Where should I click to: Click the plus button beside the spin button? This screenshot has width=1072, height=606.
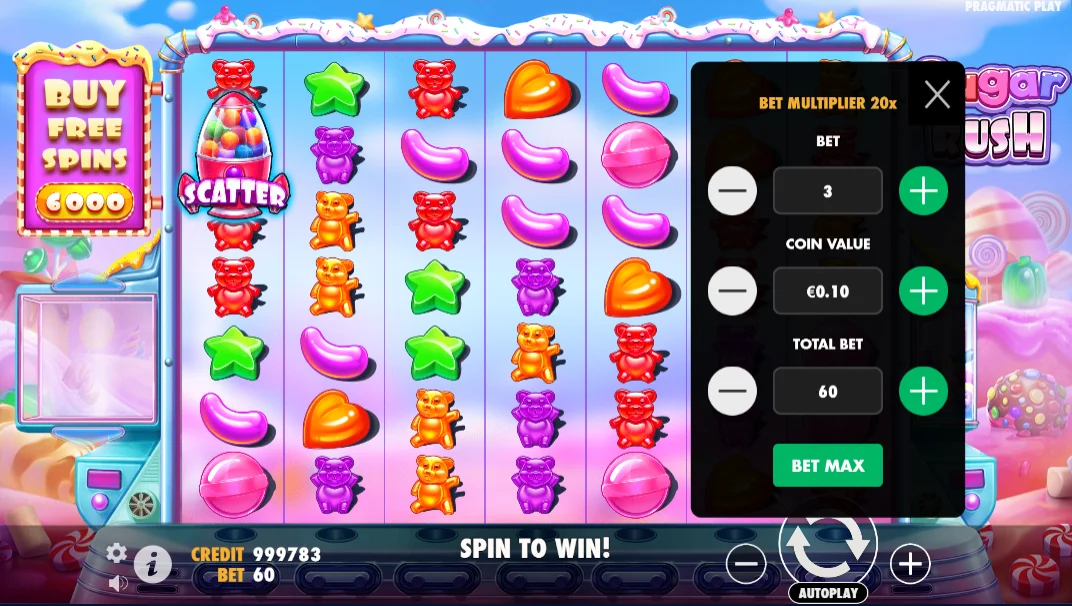[x=910, y=565]
